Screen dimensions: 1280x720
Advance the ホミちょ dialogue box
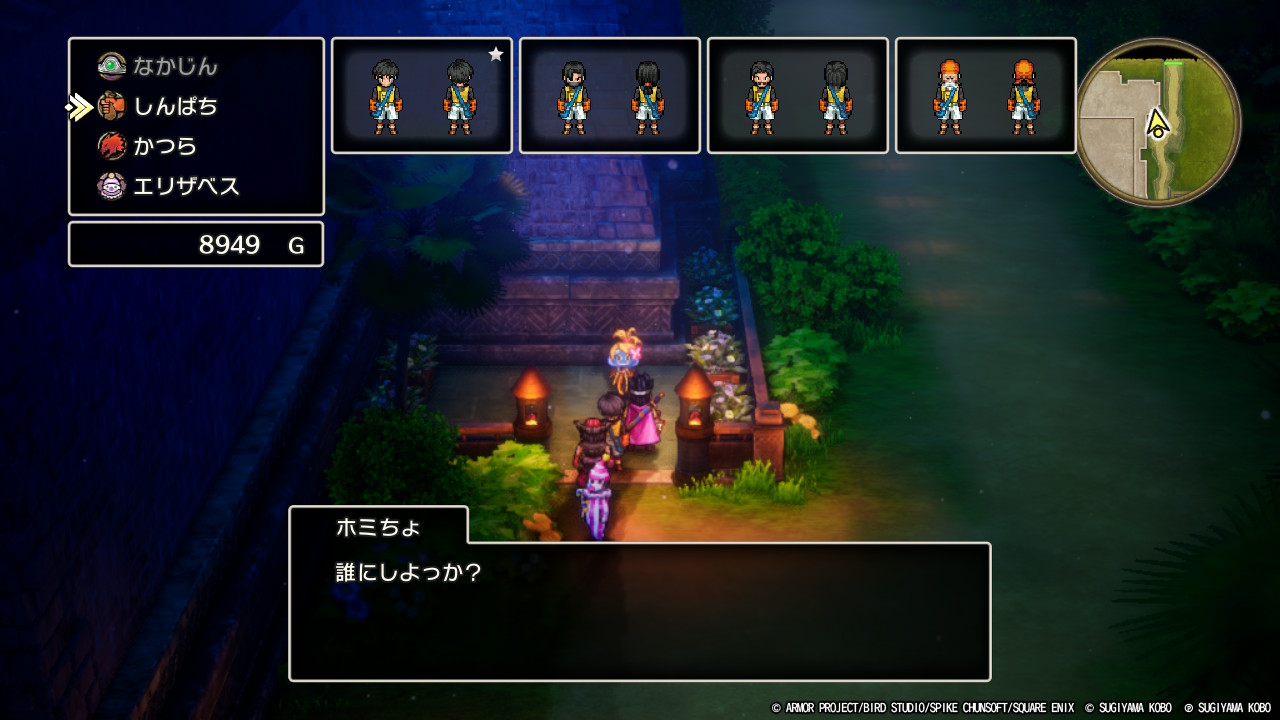pyautogui.click(x=640, y=611)
